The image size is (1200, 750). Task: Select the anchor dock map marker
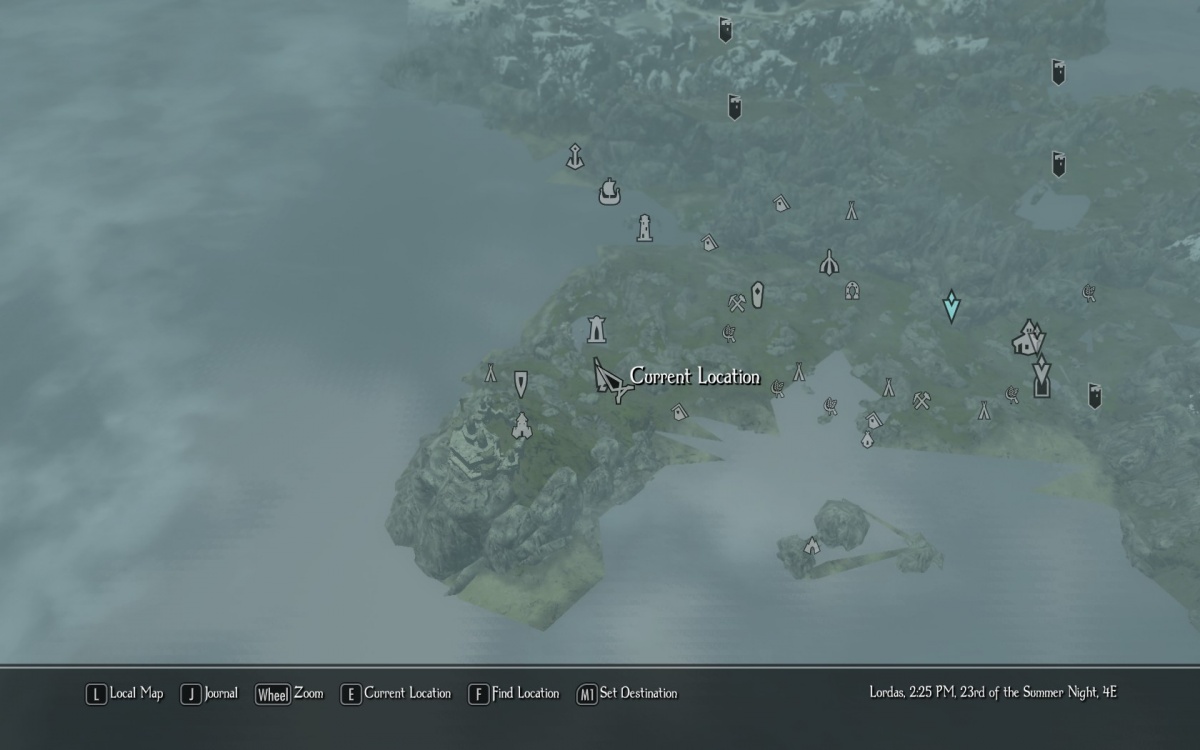(575, 156)
